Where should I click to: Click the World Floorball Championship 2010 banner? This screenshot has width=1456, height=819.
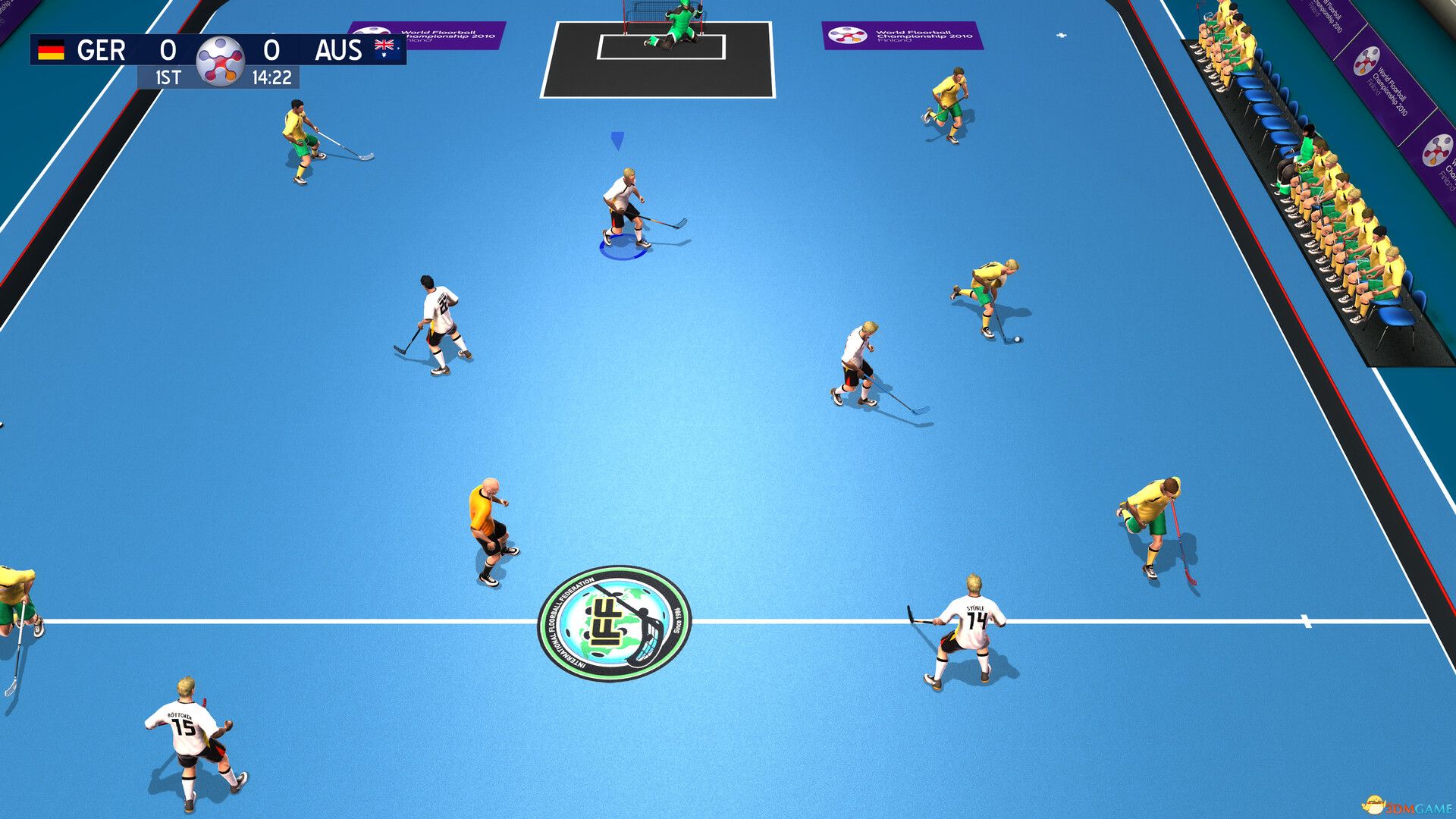(x=906, y=36)
